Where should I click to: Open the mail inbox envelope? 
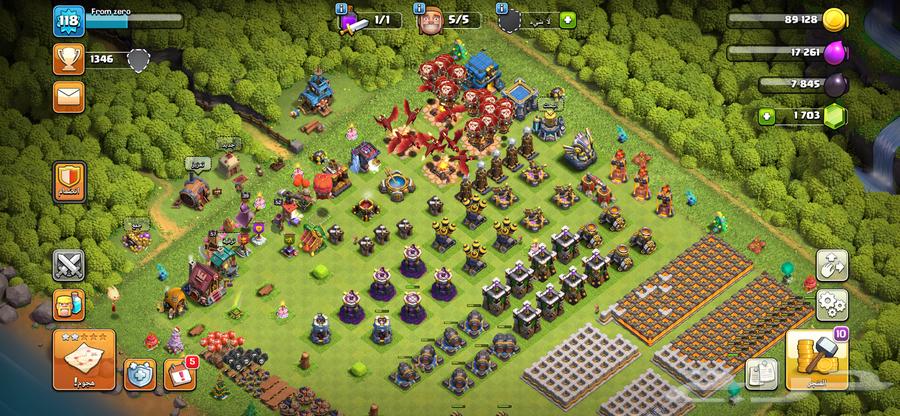(68, 97)
